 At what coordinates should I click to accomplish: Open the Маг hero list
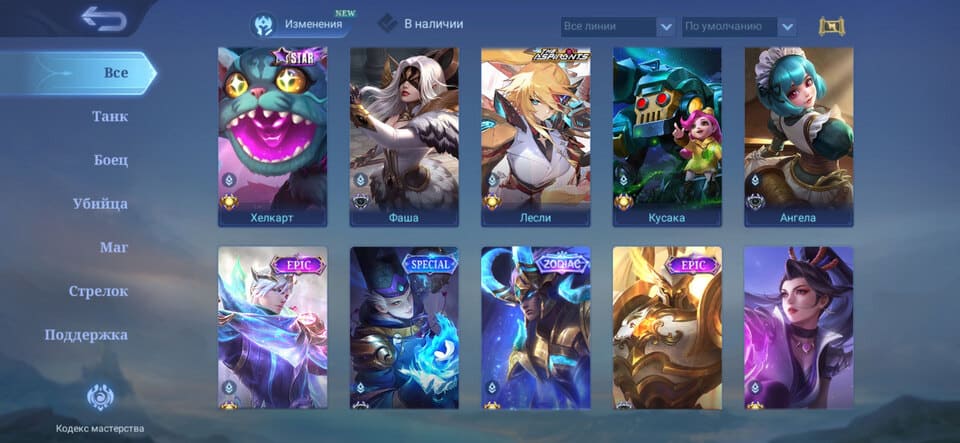[114, 247]
